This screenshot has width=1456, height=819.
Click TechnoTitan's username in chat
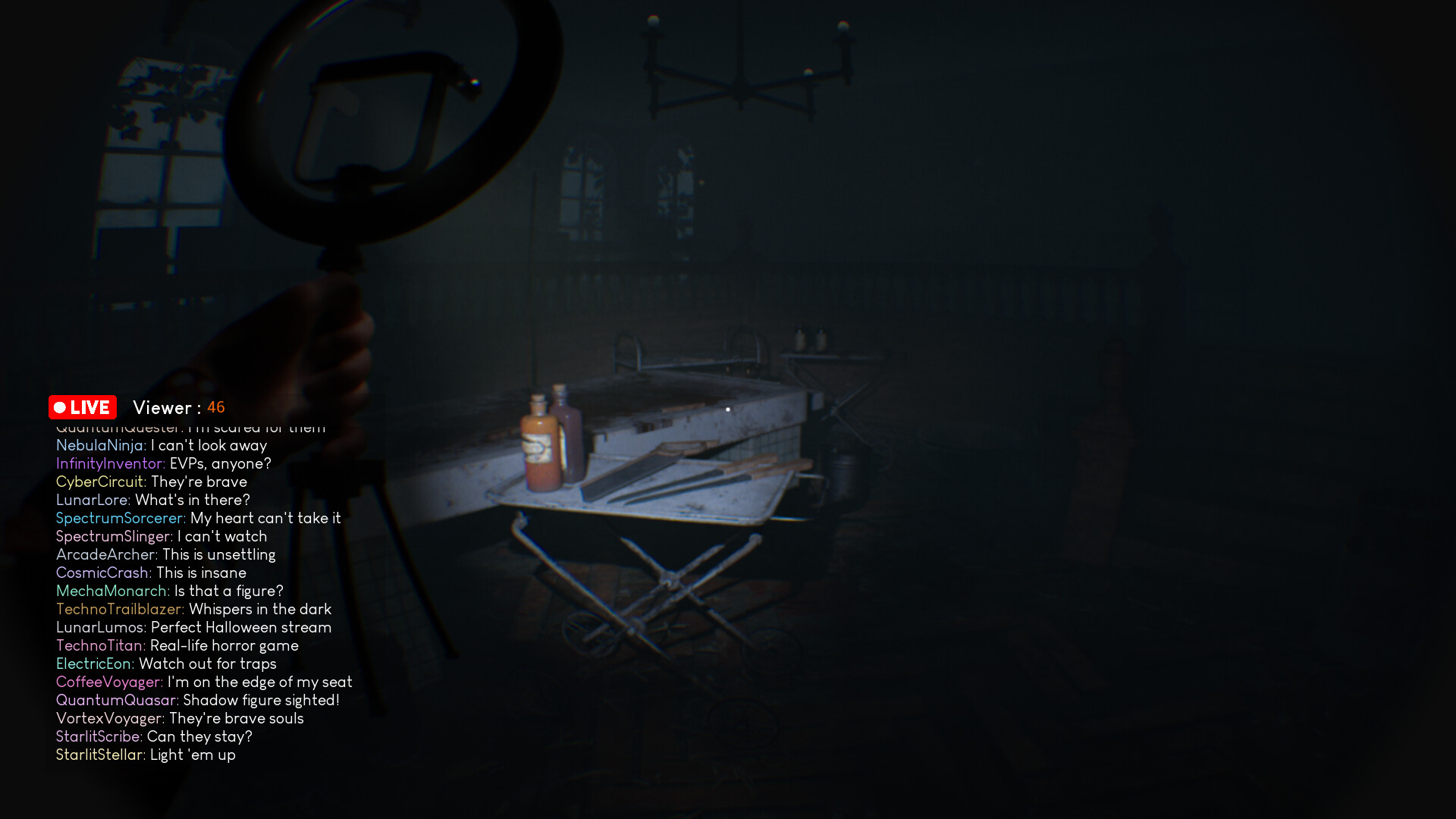[x=101, y=645]
